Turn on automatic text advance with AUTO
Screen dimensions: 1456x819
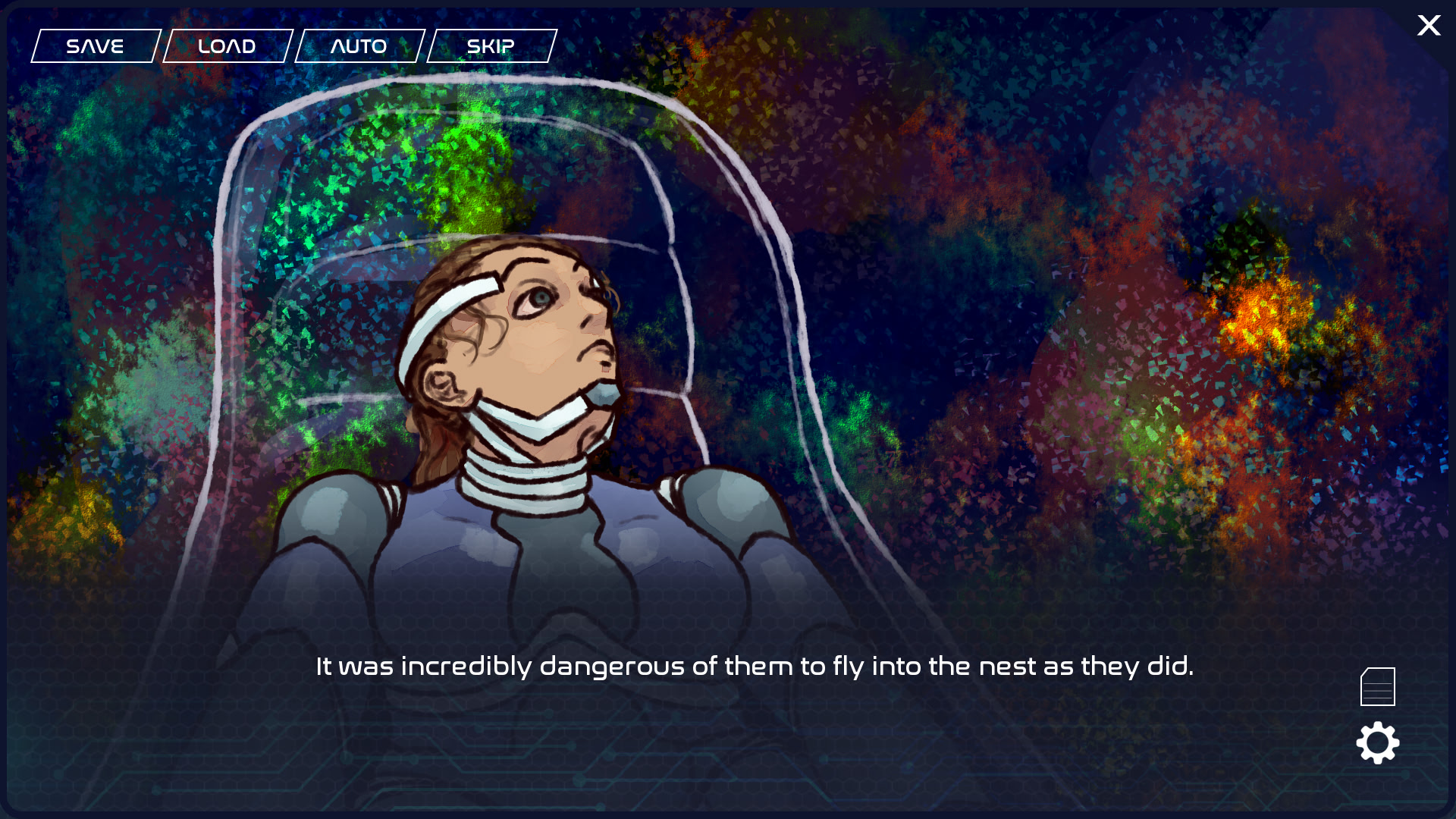(359, 45)
